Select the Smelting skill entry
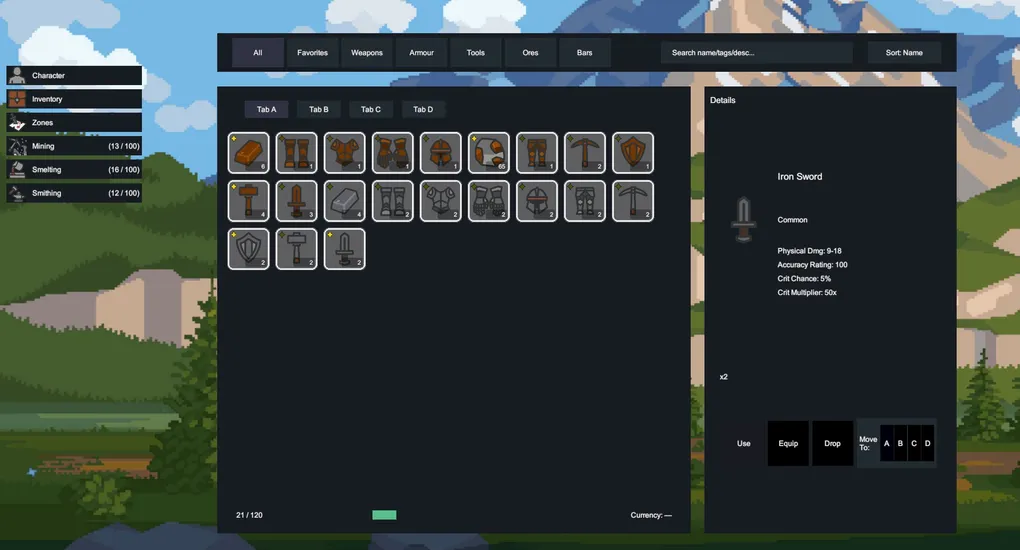This screenshot has width=1020, height=550. (x=74, y=170)
